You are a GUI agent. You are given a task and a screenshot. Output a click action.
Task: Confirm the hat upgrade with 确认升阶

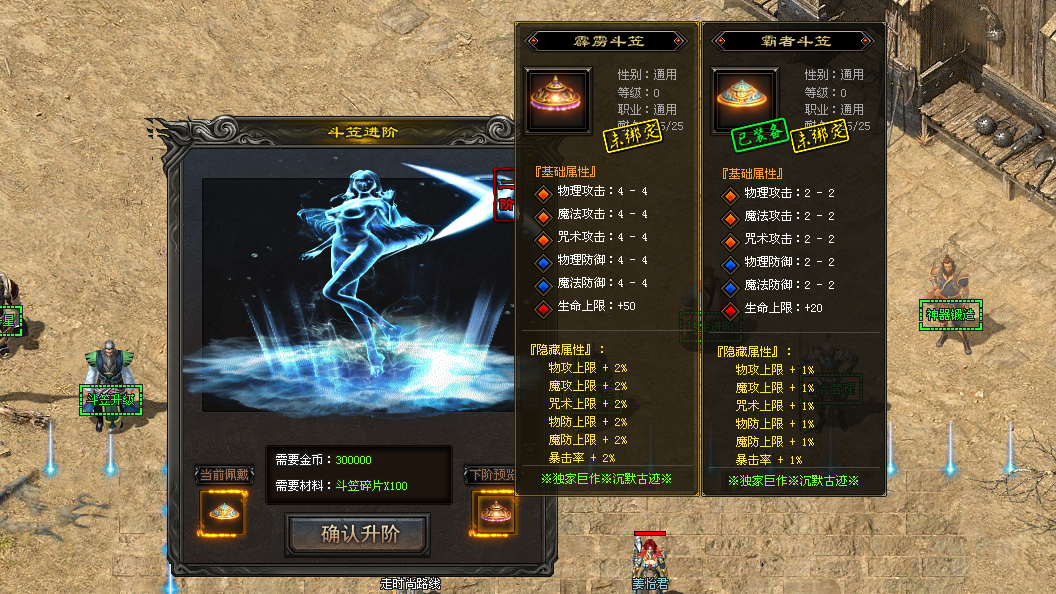coord(359,534)
